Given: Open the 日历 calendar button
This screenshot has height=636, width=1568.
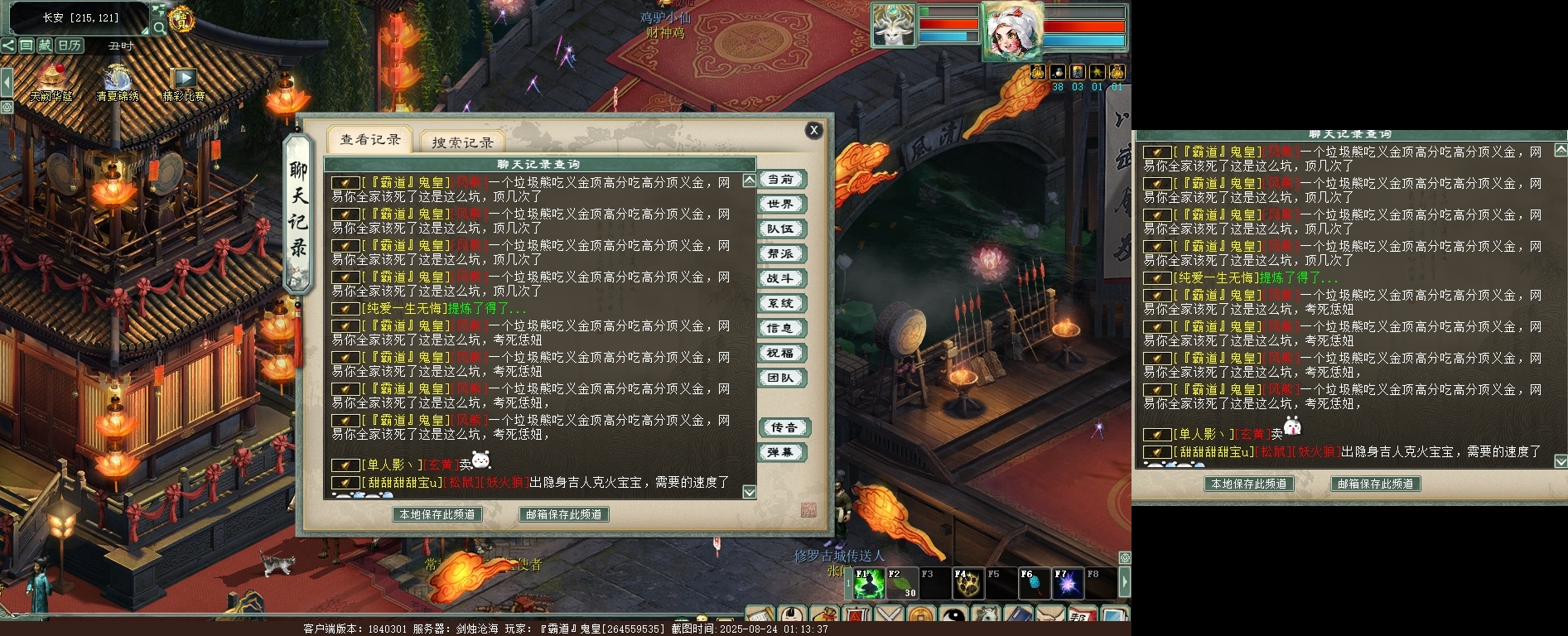Looking at the screenshot, I should coord(70,46).
